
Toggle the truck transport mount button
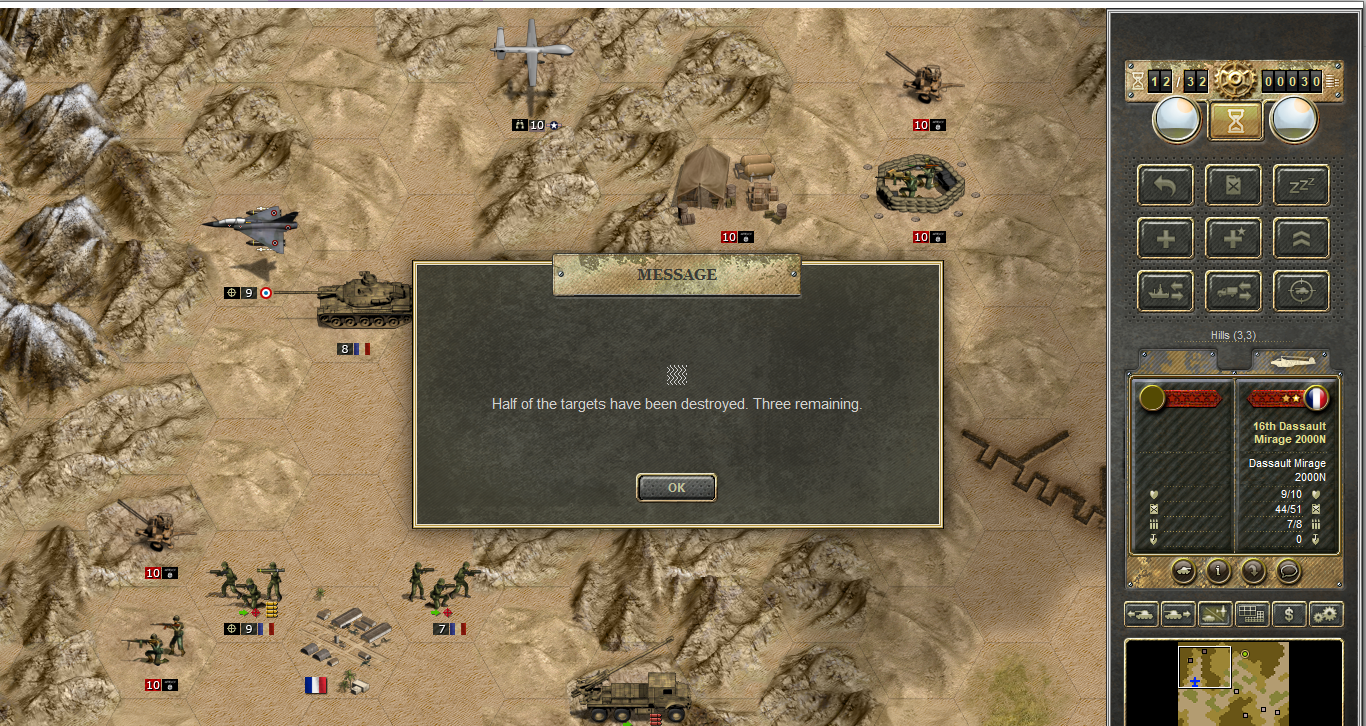[x=1234, y=292]
